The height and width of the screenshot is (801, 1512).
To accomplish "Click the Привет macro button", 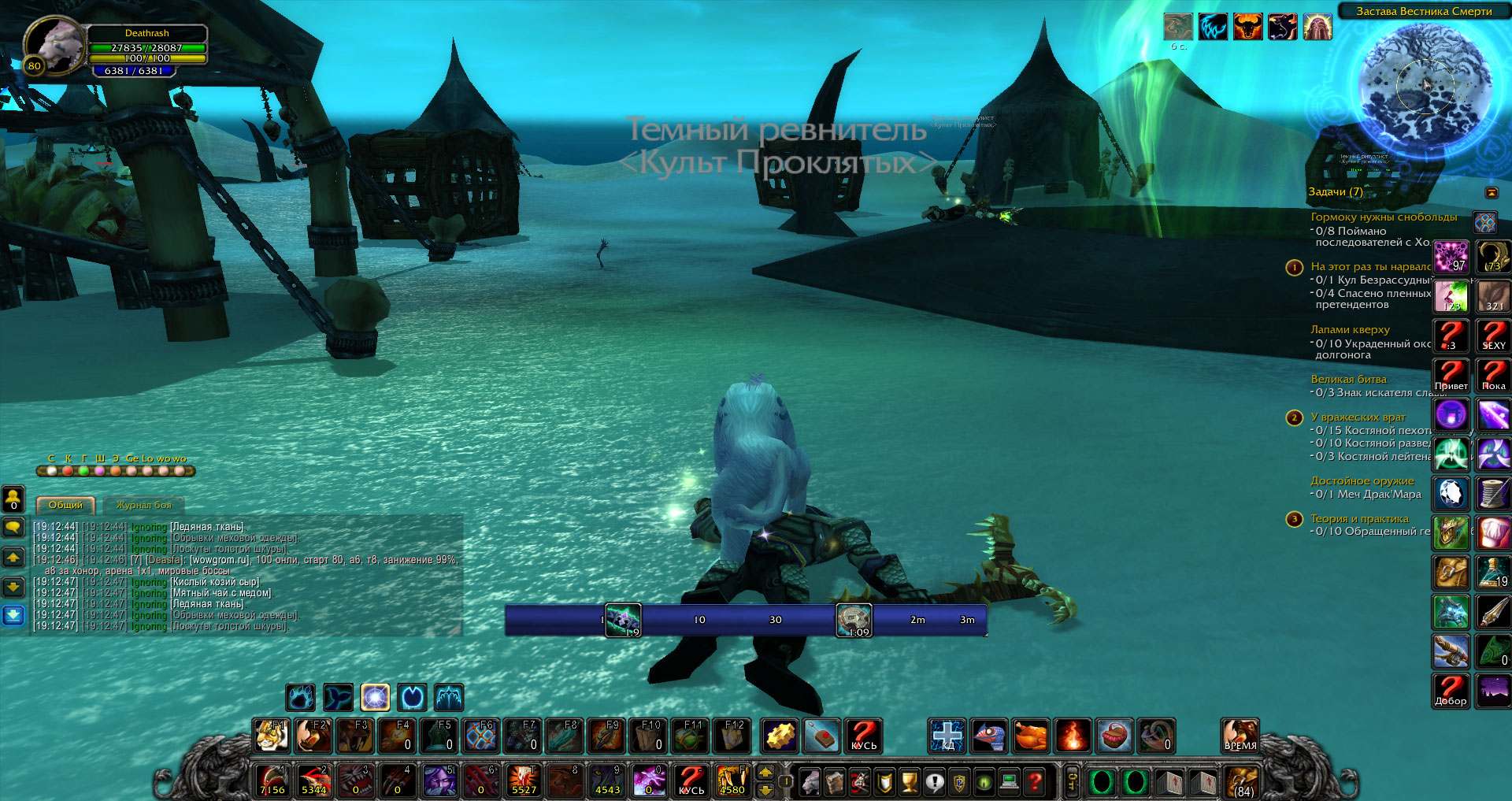I will click(1451, 376).
